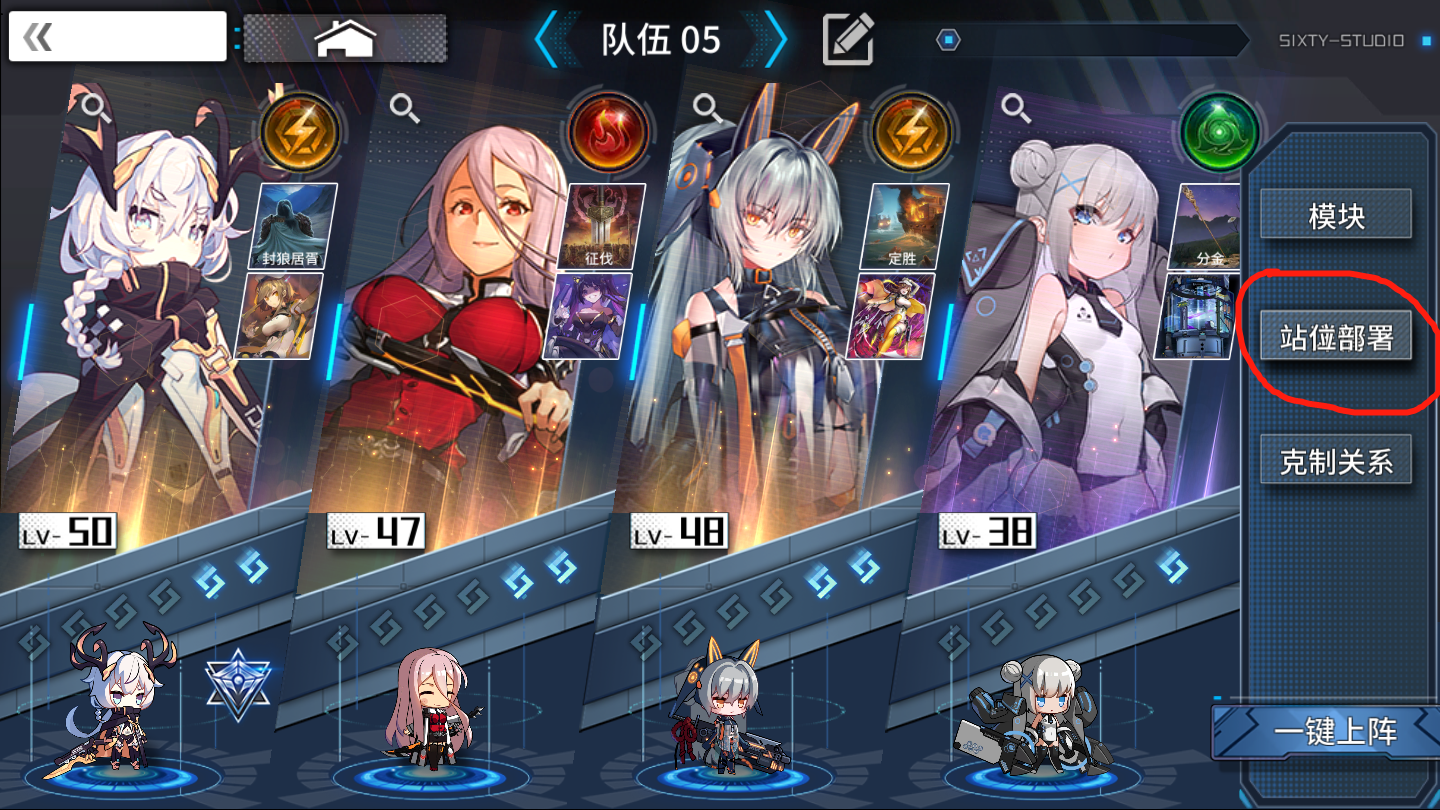1440x810 pixels.
Task: View the 克制关系 counter relations panel
Action: tap(1336, 458)
